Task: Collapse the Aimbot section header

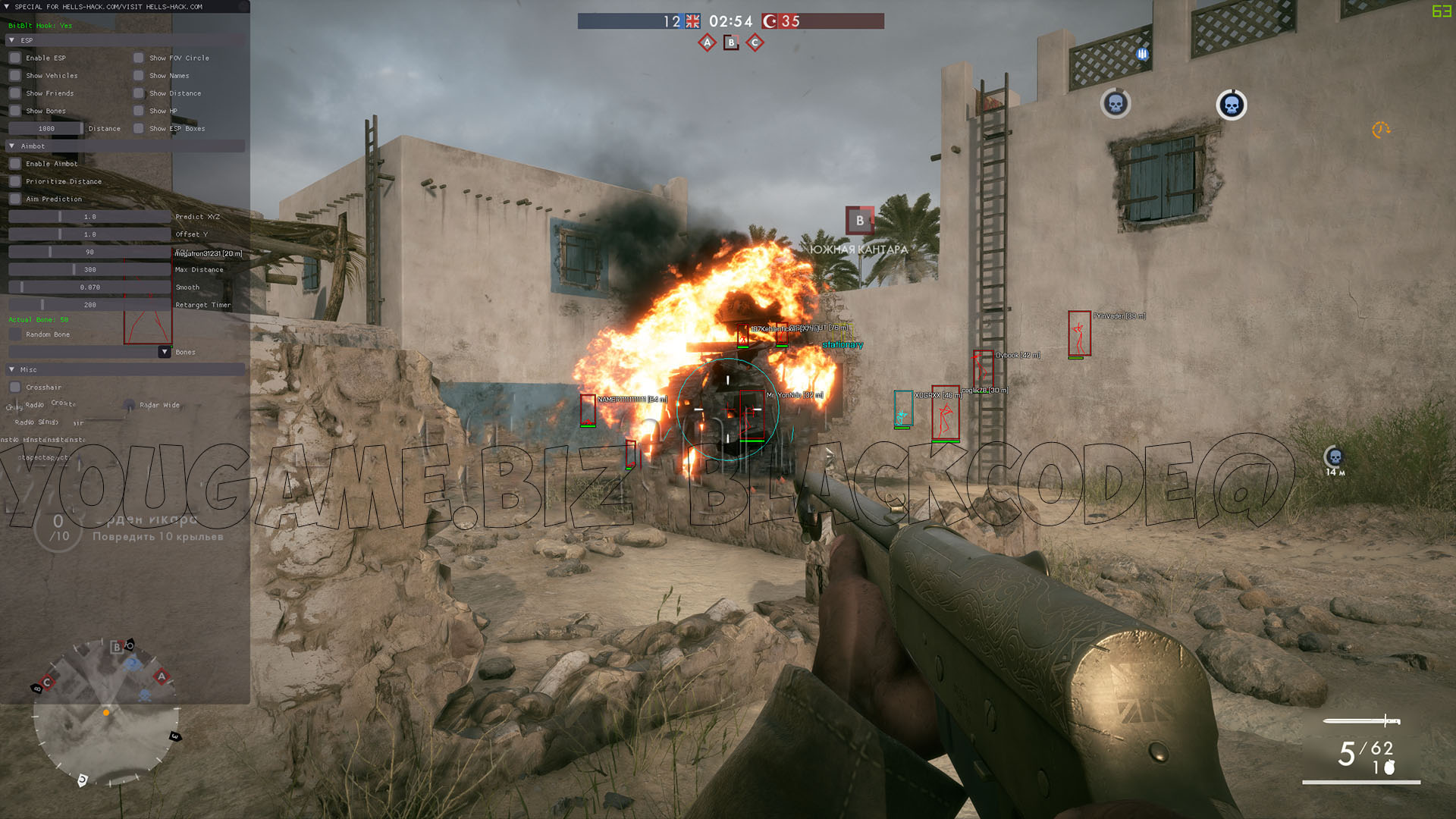Action: coord(11,146)
